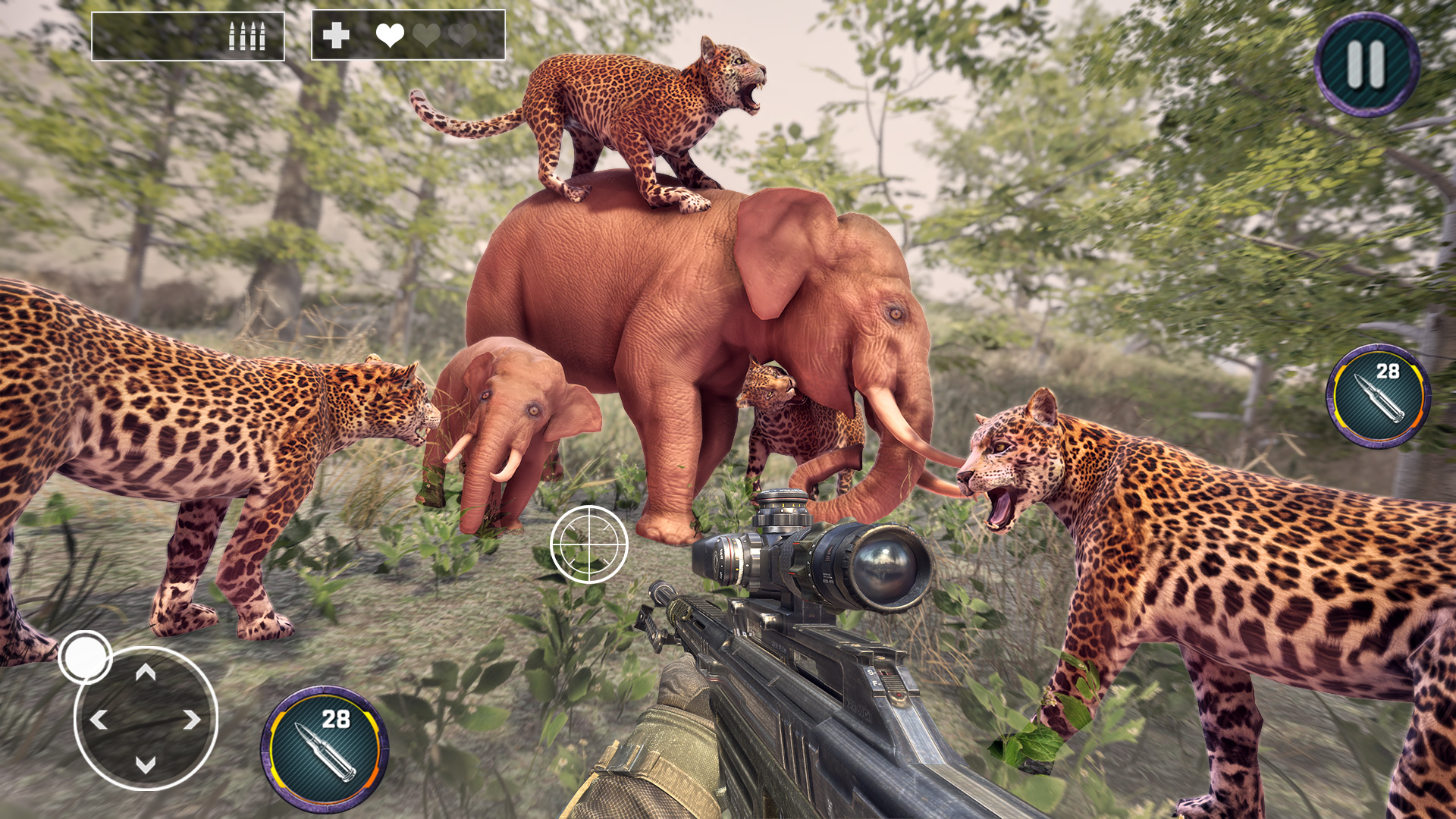Tap the ammo HUD panel top-left
Viewport: 1456px width, 819px height.
coord(188,34)
